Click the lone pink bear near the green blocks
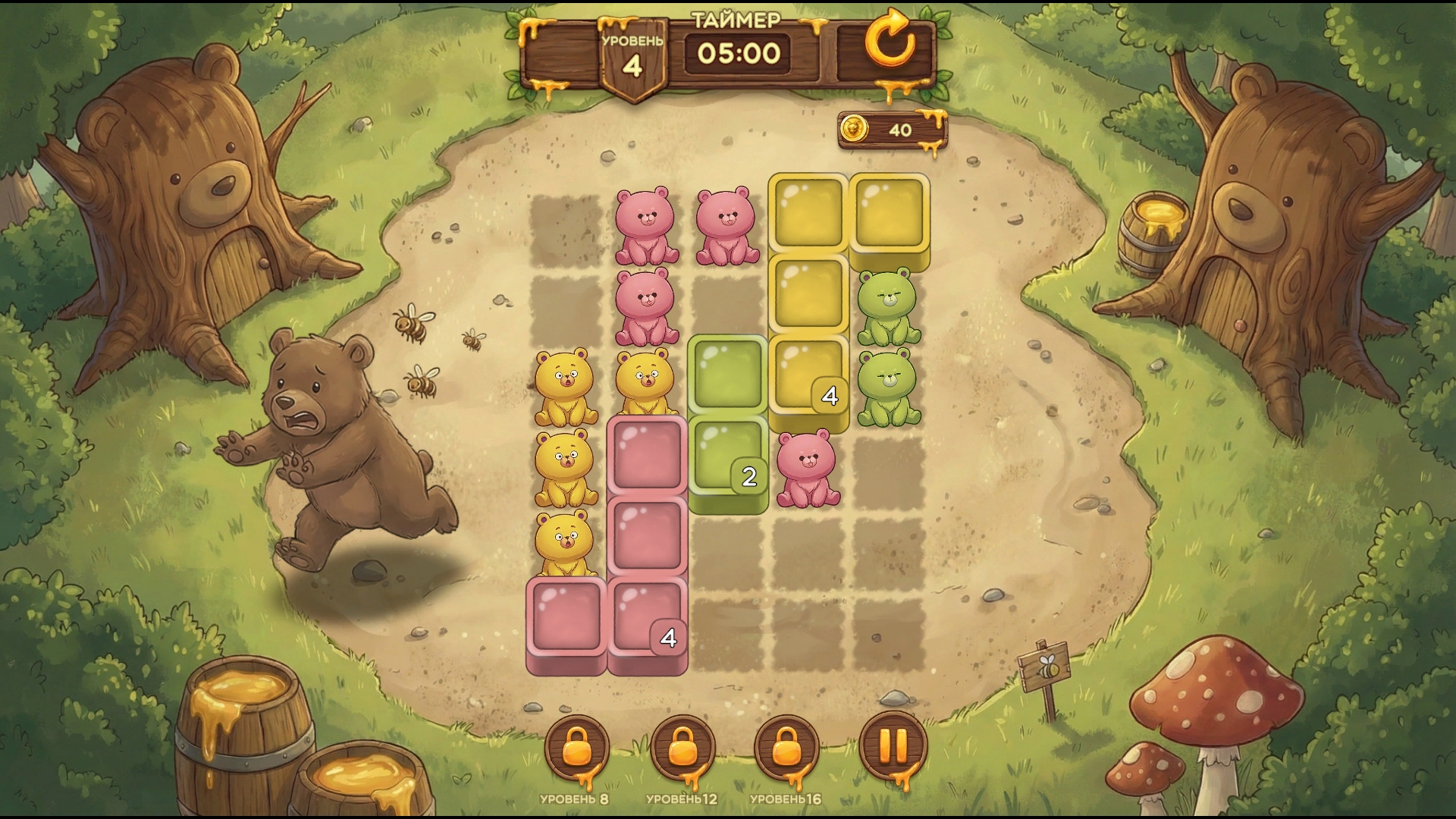This screenshot has height=819, width=1456. point(806,466)
